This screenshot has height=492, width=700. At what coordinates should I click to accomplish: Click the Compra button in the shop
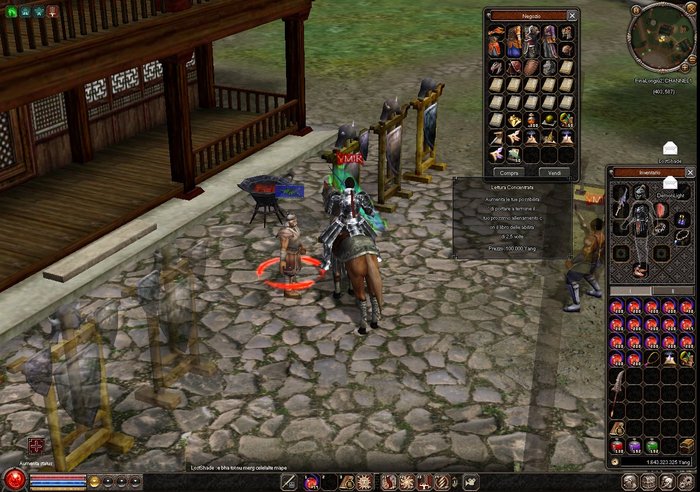(510, 172)
